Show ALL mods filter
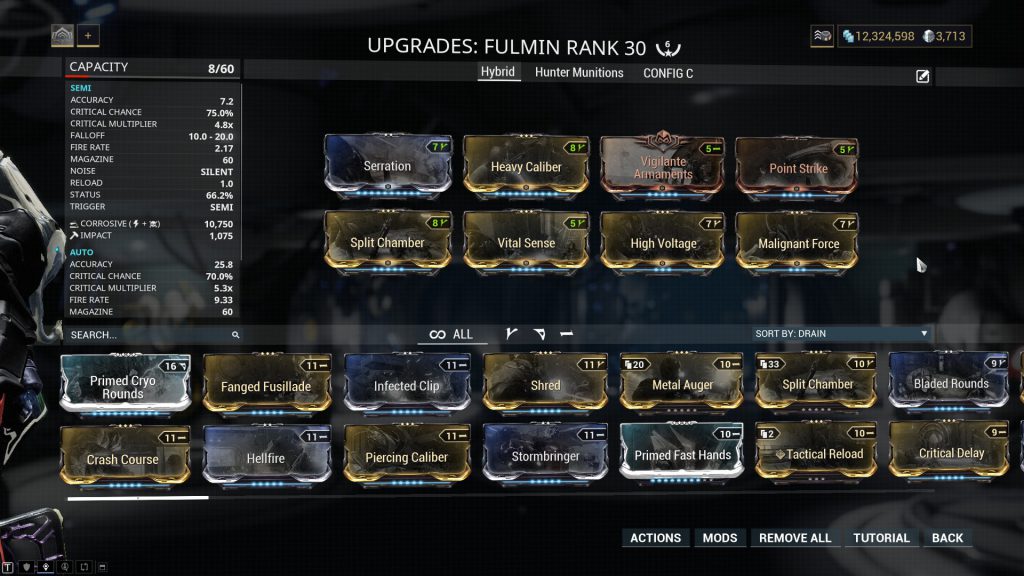Image resolution: width=1024 pixels, height=576 pixels. [451, 334]
